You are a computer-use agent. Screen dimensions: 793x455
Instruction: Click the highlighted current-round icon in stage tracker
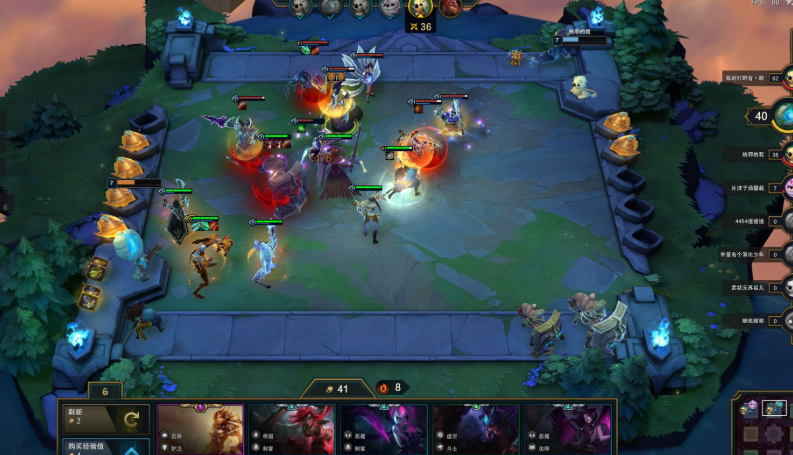point(420,7)
